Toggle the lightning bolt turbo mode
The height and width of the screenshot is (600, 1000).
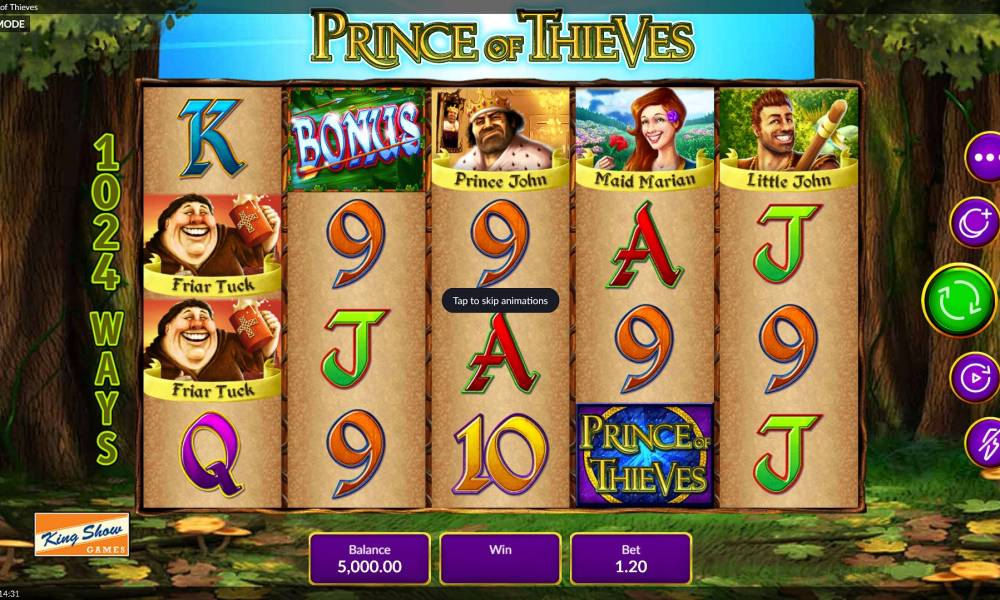984,441
